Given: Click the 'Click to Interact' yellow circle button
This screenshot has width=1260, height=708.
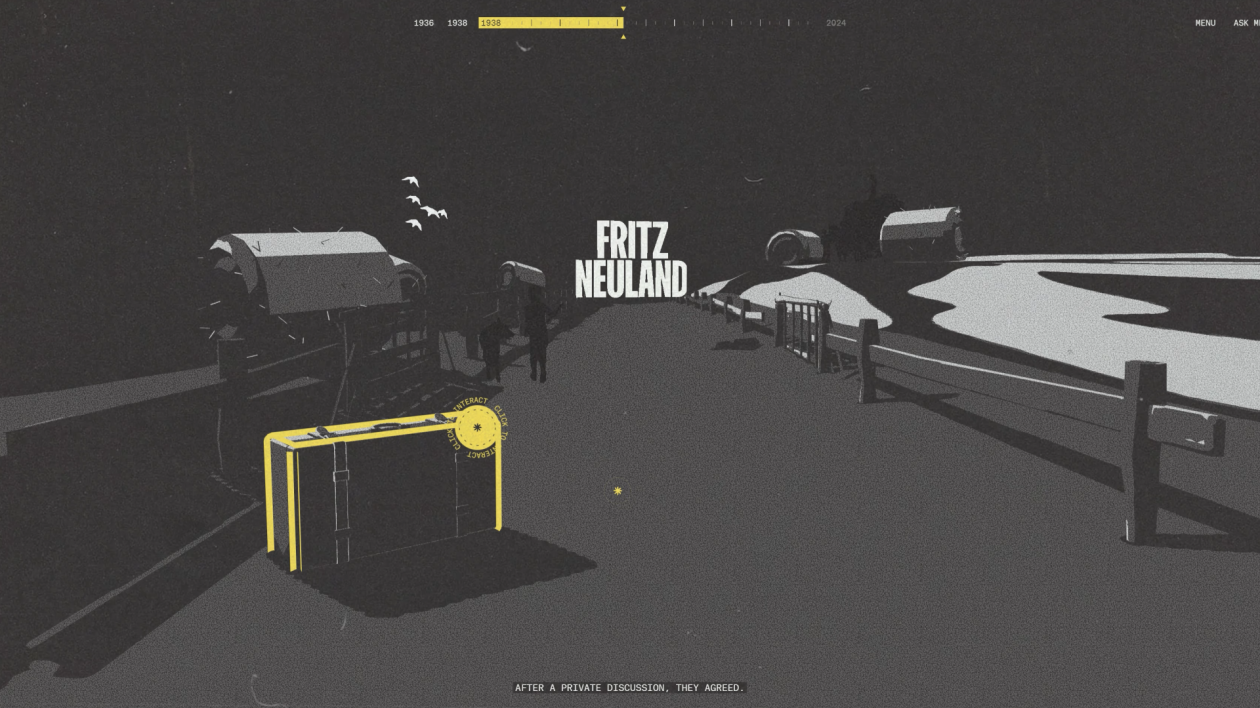Looking at the screenshot, I should click(x=477, y=428).
